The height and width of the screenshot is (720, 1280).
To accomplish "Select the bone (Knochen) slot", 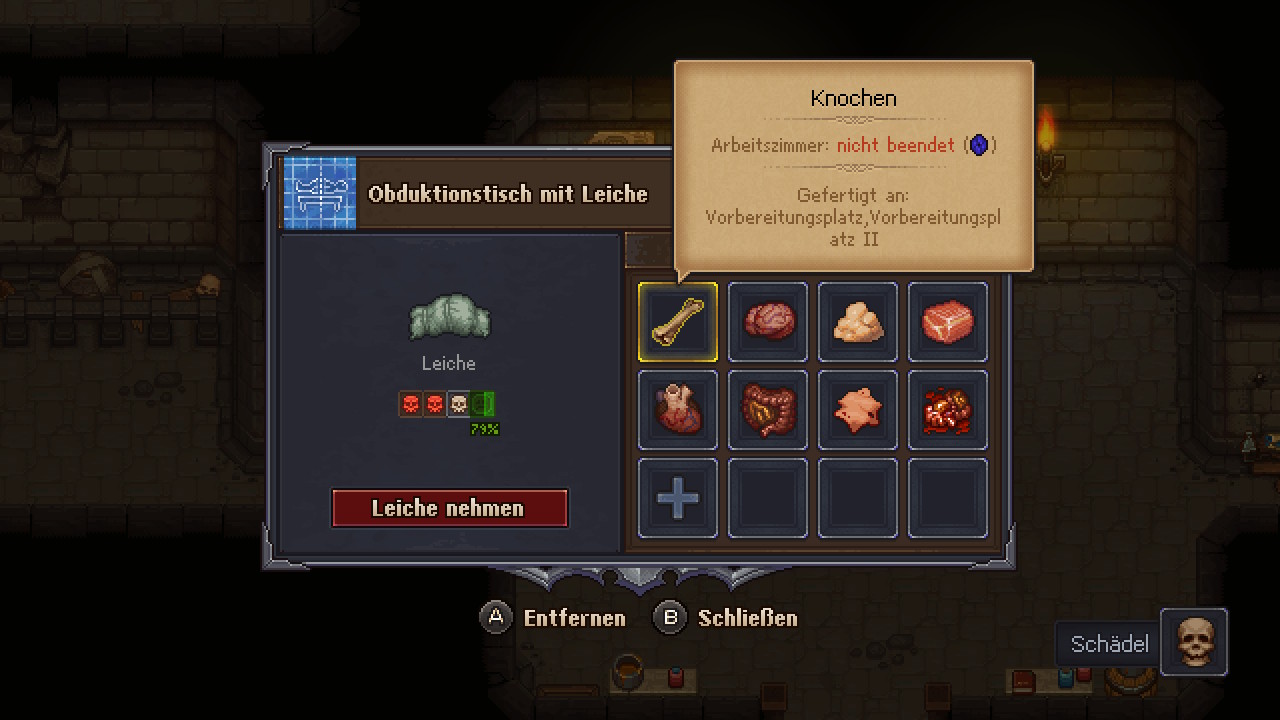I will [x=678, y=322].
